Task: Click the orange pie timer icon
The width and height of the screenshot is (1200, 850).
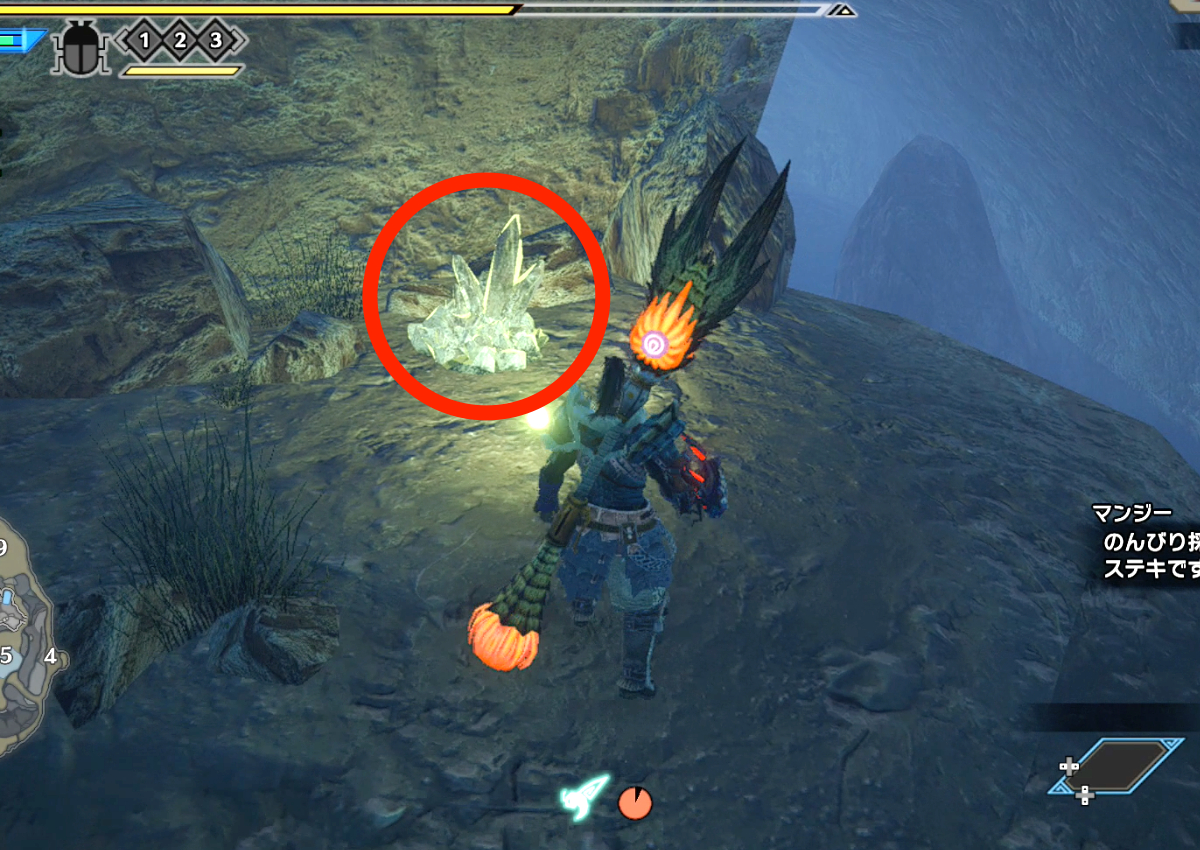Action: pyautogui.click(x=635, y=802)
